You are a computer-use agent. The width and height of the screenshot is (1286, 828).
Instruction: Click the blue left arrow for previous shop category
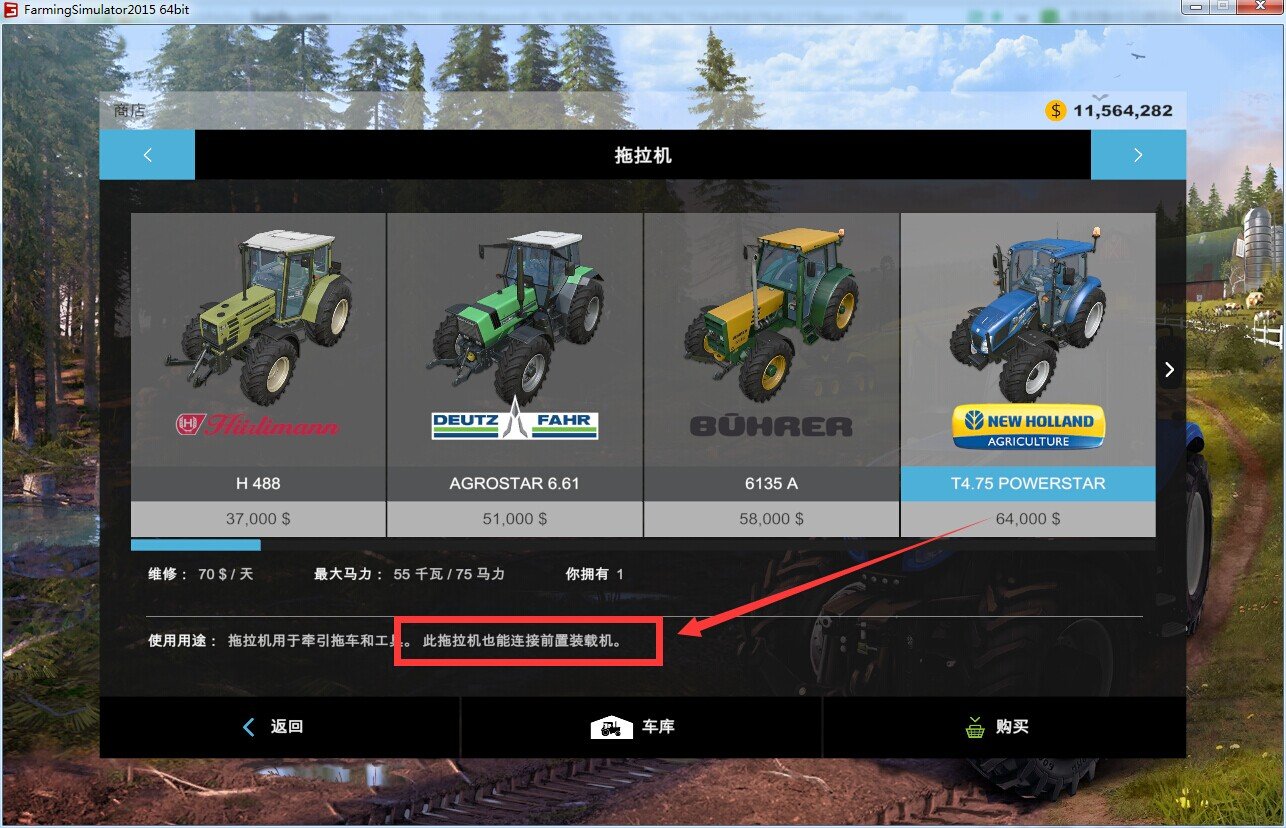click(x=147, y=155)
